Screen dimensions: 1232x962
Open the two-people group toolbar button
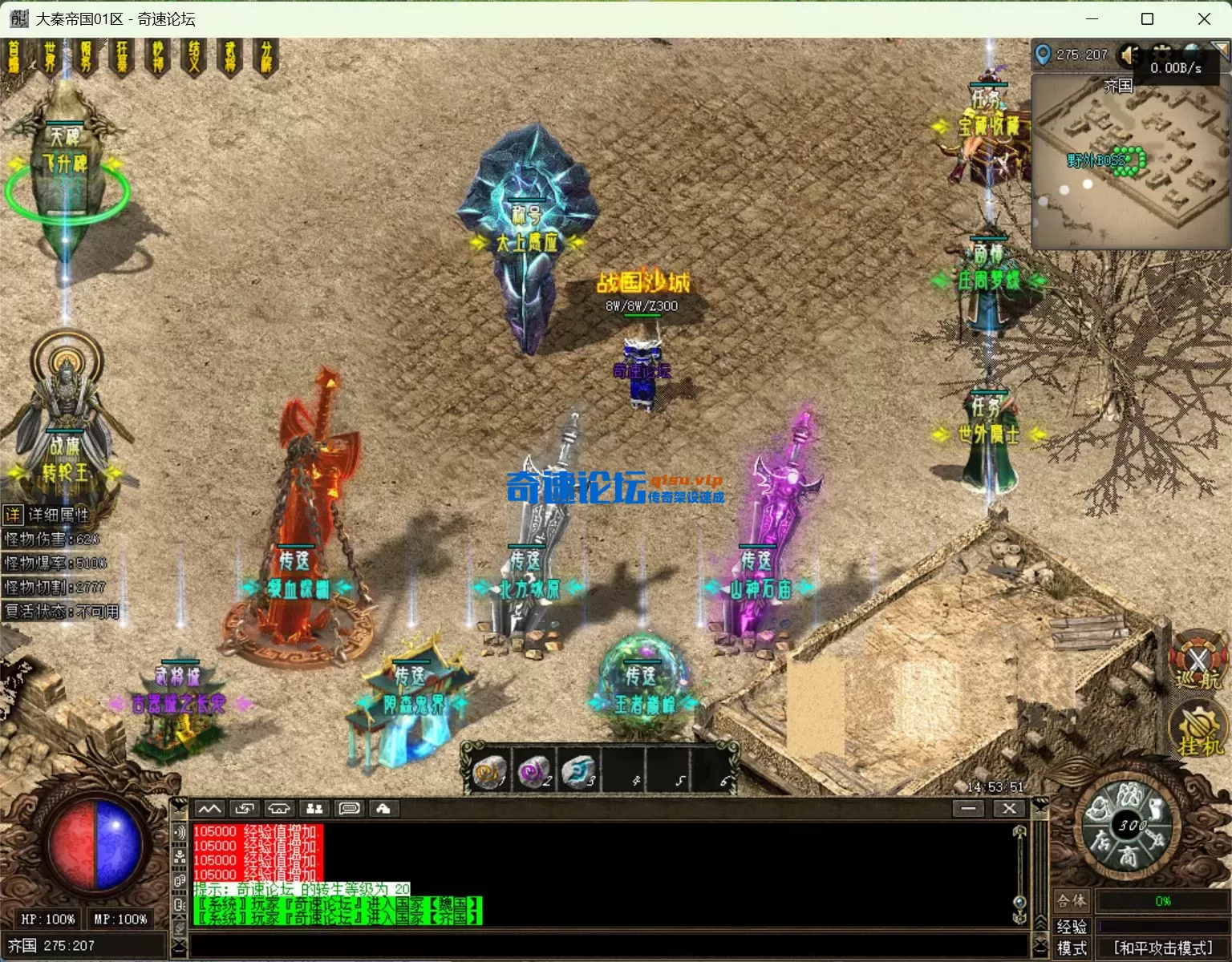point(314,809)
